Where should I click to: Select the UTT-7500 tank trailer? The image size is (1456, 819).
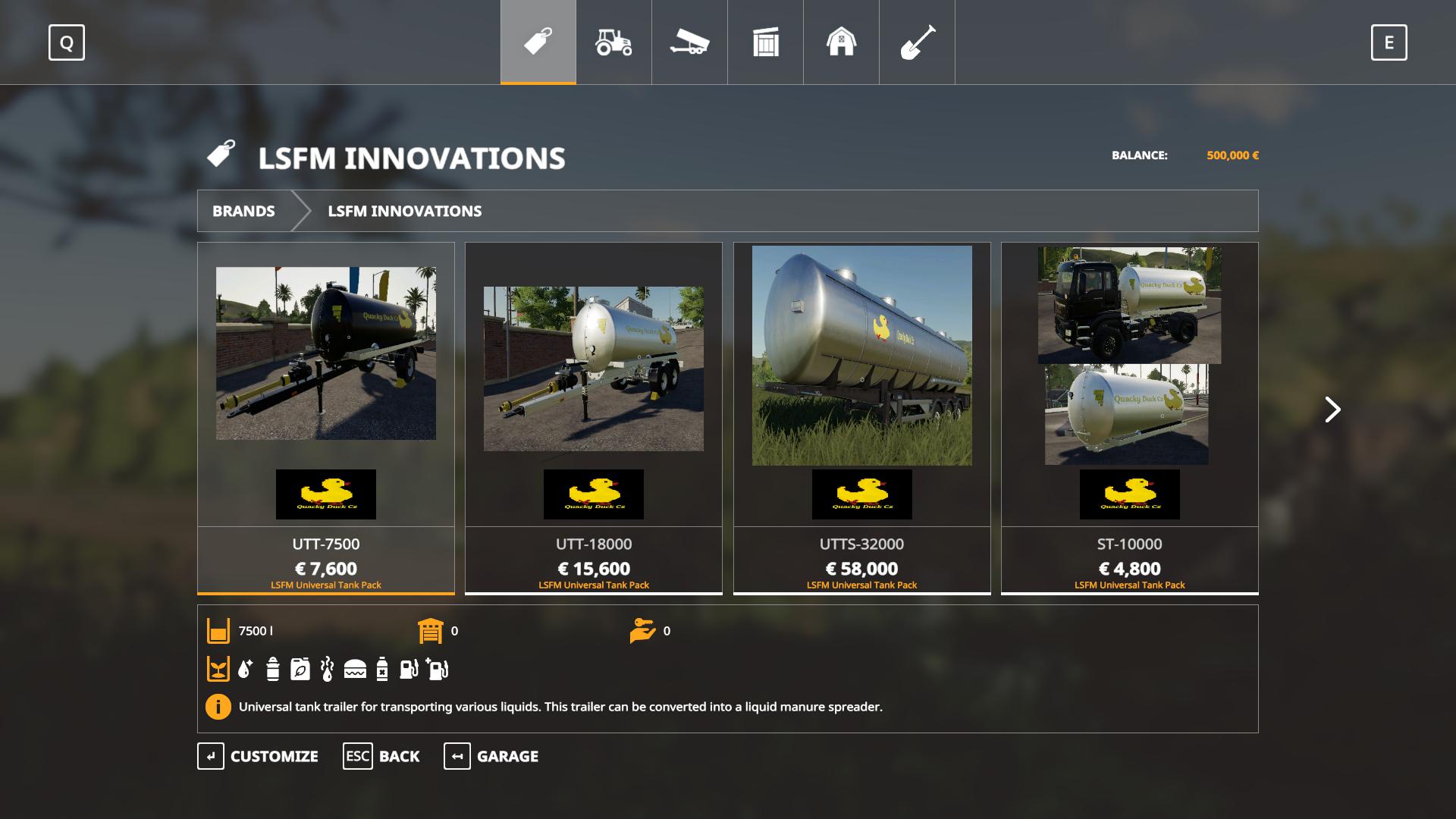click(326, 417)
